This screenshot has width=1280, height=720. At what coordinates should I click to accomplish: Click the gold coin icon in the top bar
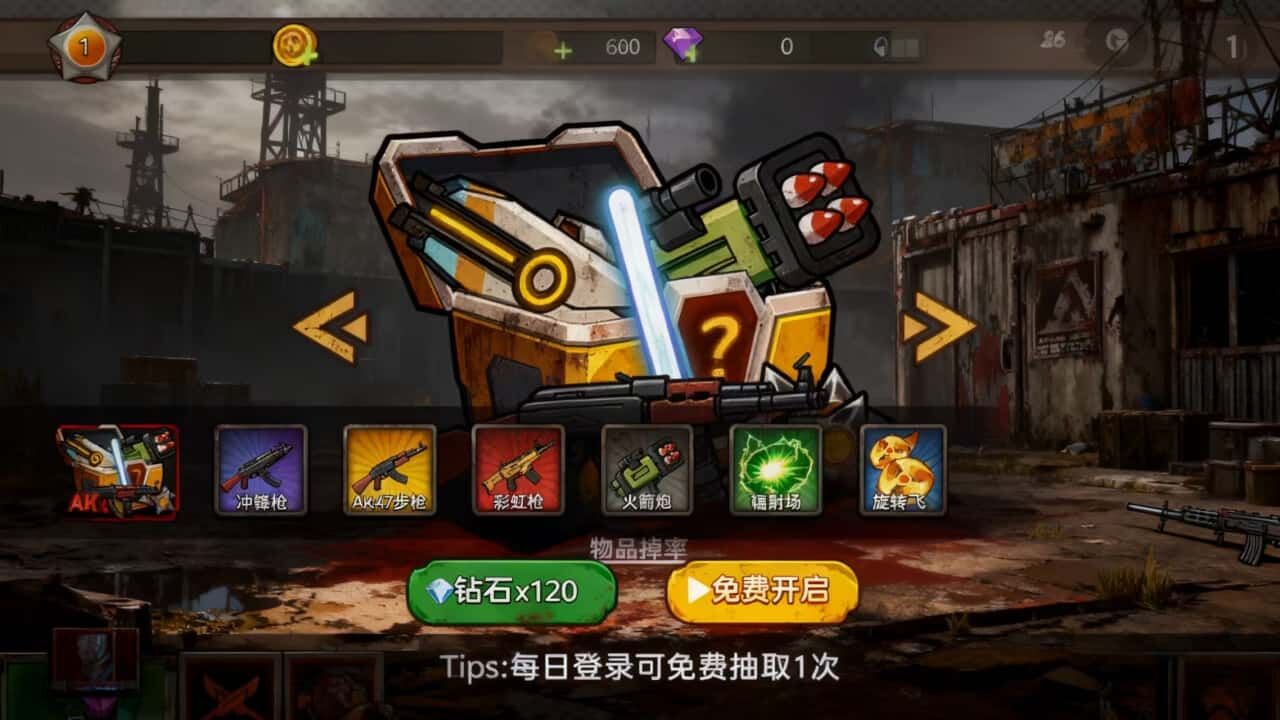[x=294, y=40]
